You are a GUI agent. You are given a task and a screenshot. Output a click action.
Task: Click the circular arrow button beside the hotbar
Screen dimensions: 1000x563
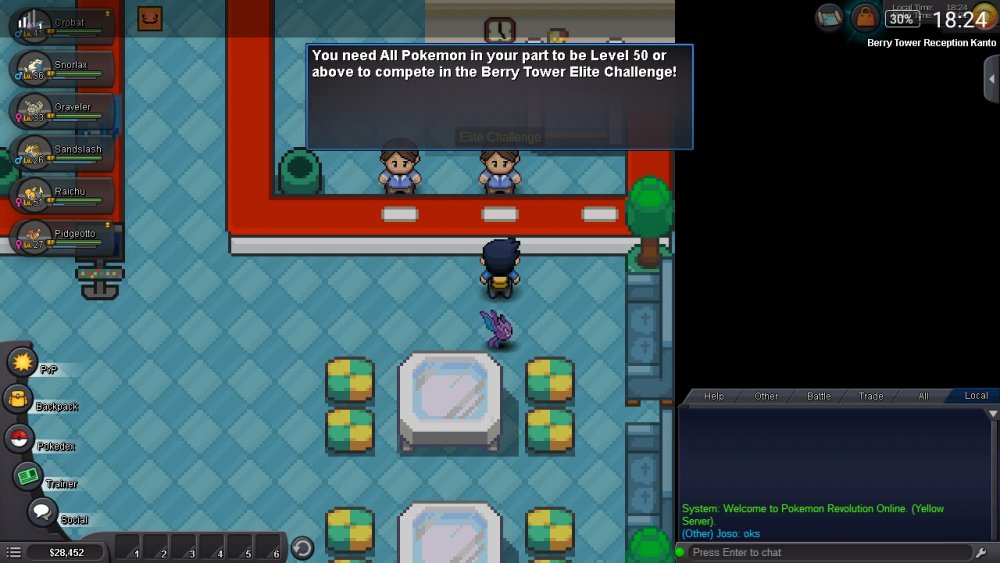(302, 548)
